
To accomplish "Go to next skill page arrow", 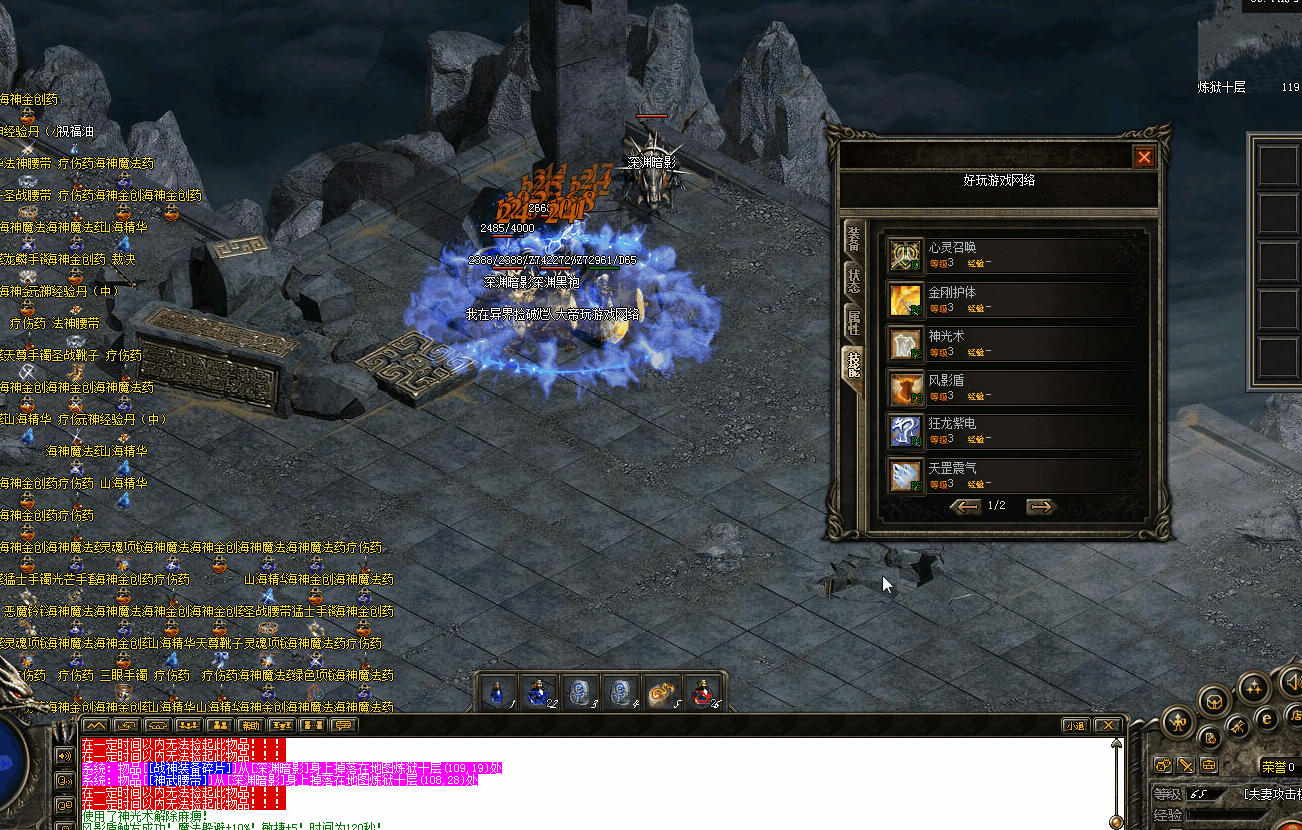I will (1041, 507).
